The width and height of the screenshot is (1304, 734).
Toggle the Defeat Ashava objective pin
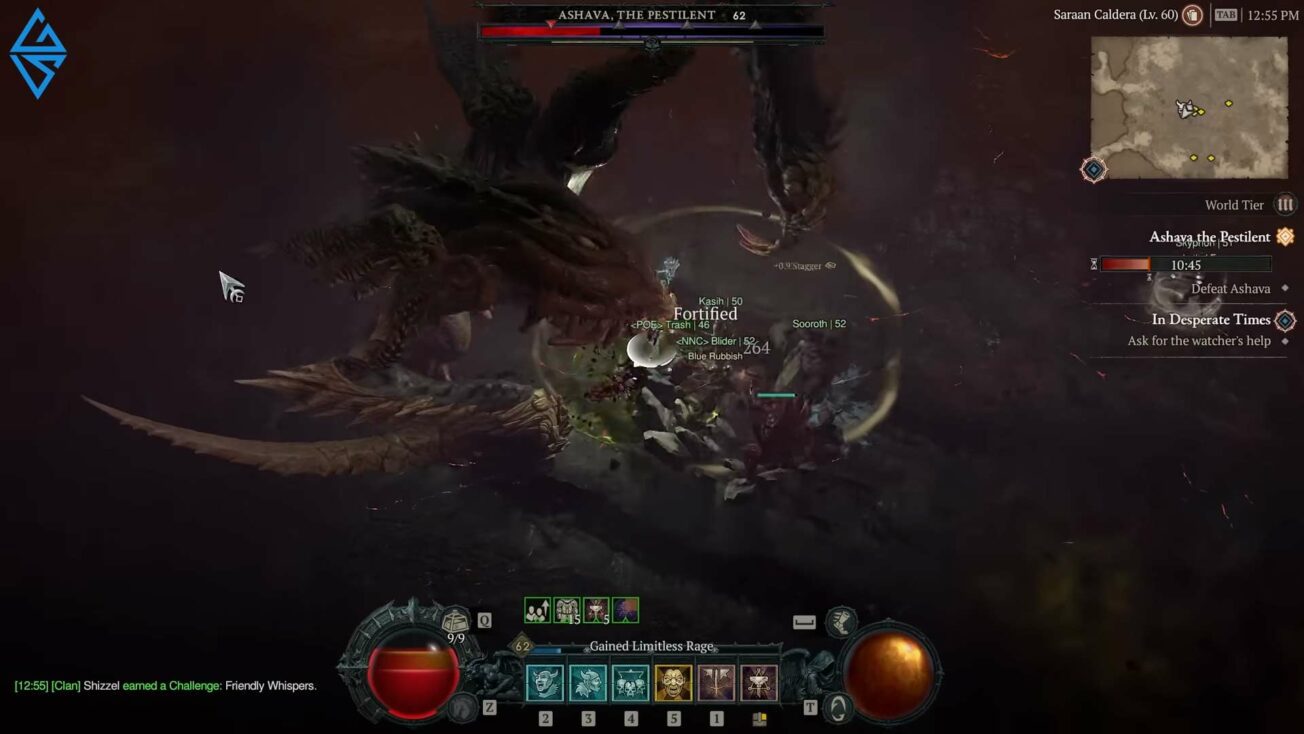coord(1283,288)
